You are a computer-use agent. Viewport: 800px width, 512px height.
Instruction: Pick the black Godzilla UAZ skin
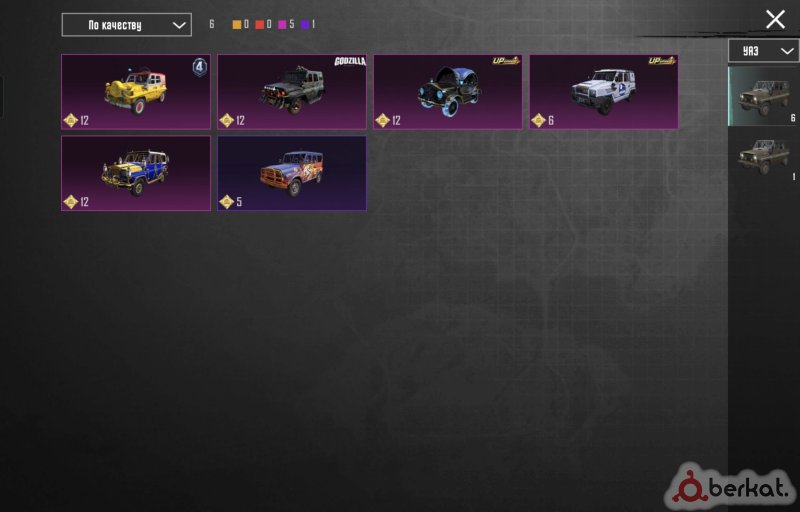coord(292,92)
